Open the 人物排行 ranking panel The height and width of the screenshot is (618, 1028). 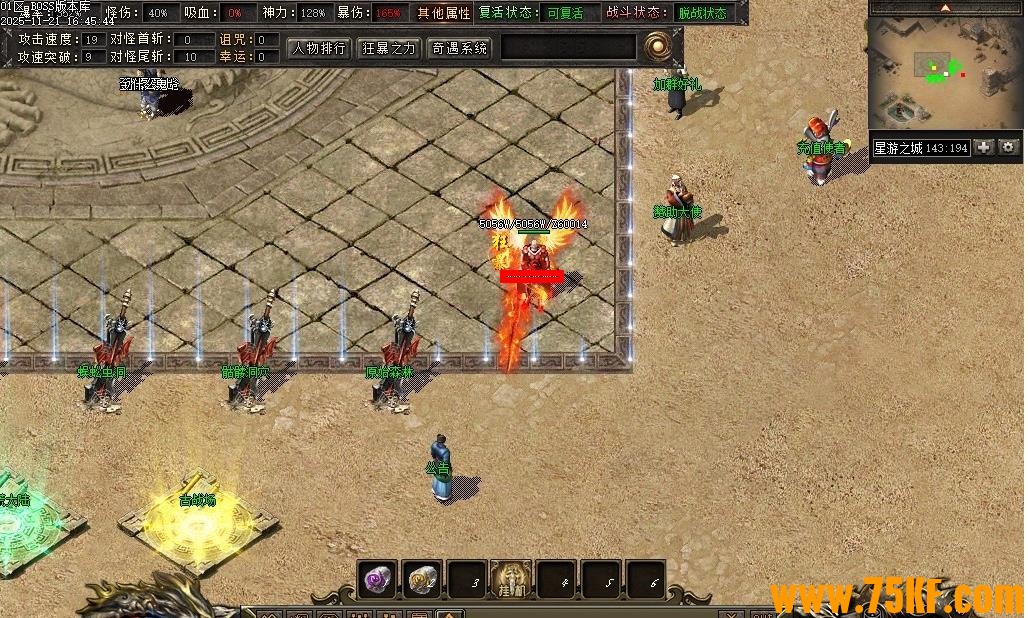coord(319,47)
